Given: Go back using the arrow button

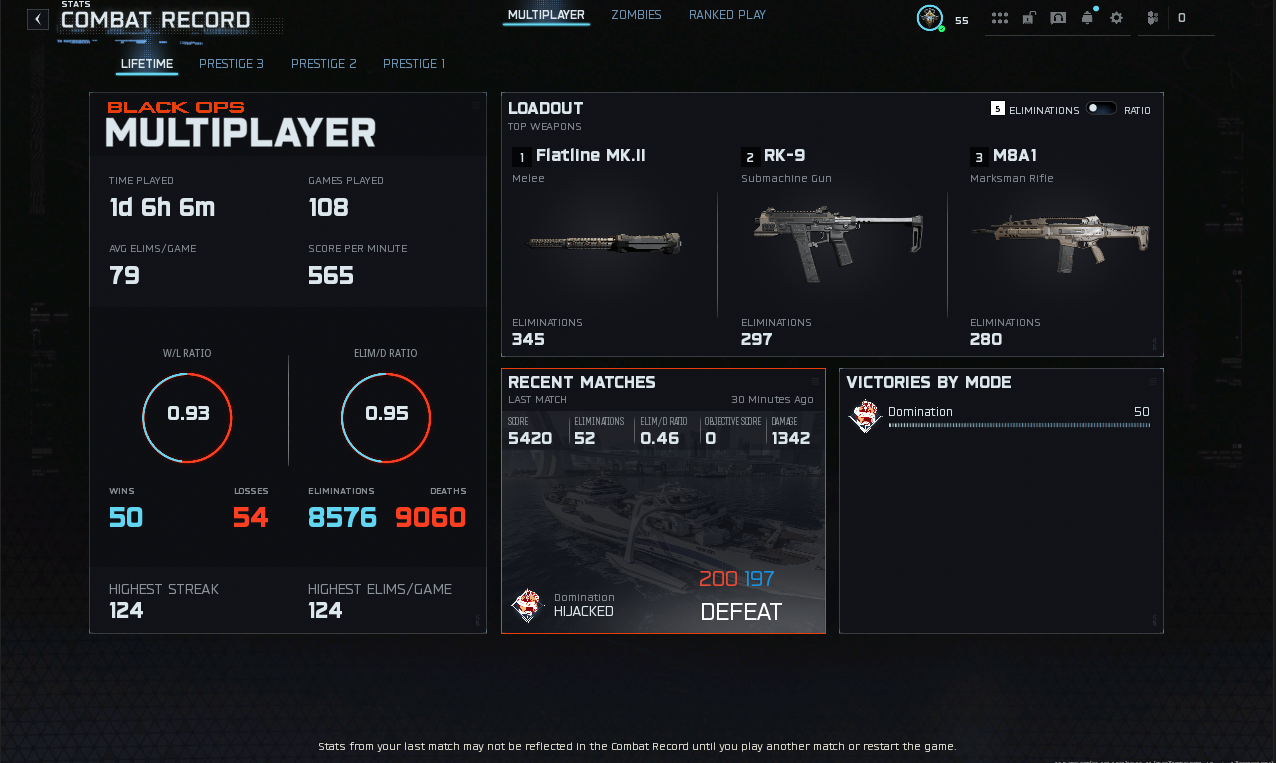Looking at the screenshot, I should pyautogui.click(x=38, y=19).
